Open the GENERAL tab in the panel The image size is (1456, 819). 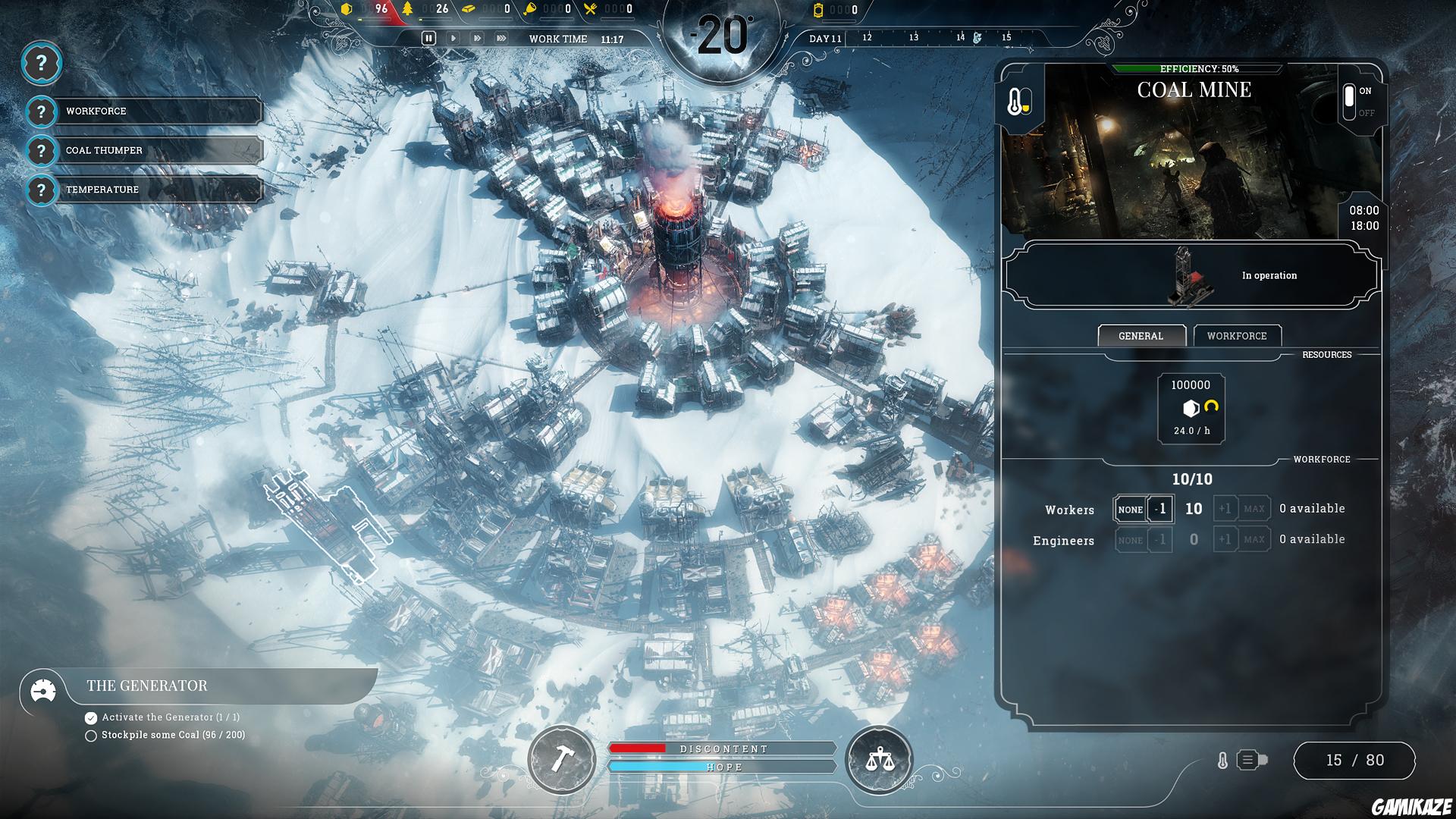click(x=1141, y=335)
